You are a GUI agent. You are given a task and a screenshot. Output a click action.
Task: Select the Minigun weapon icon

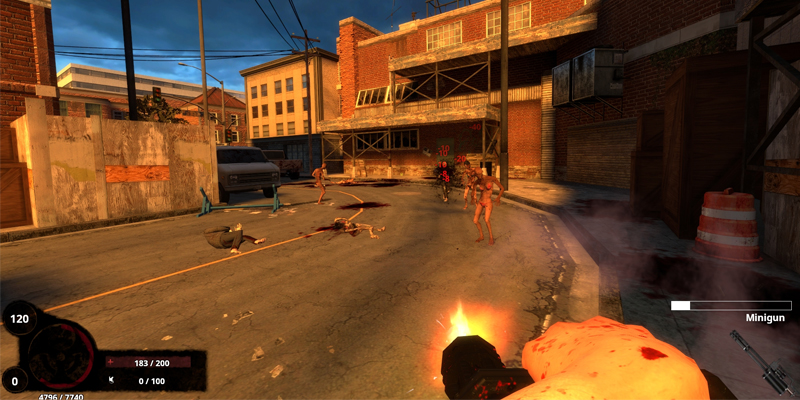click(760, 360)
